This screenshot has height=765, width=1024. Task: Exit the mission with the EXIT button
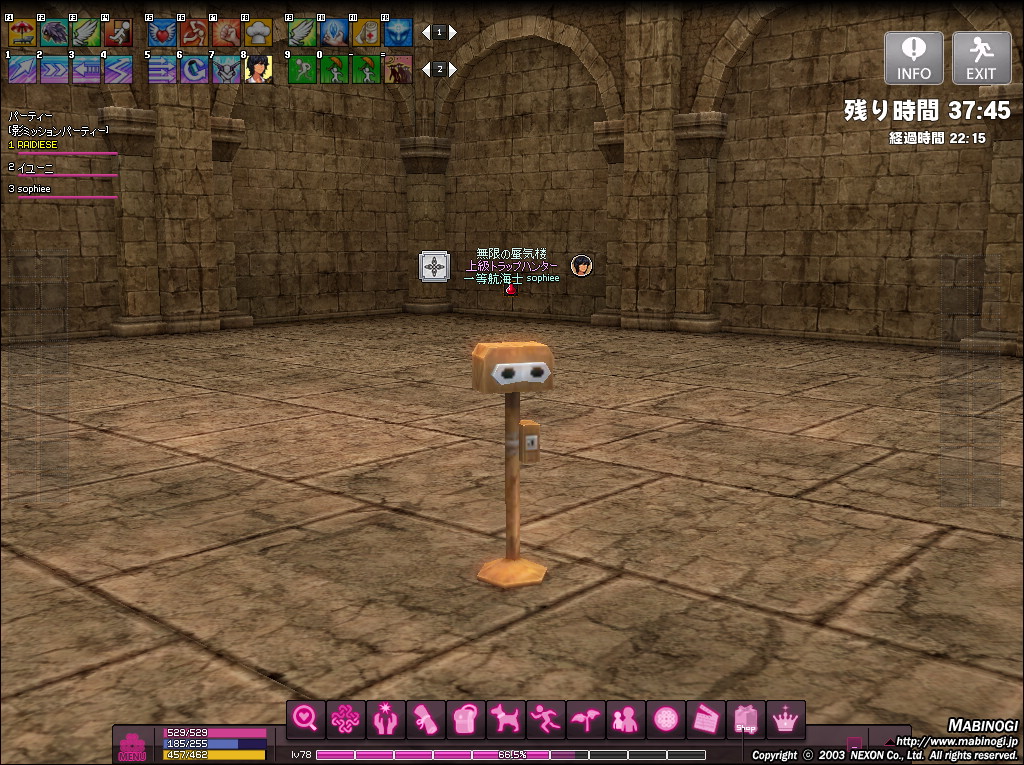[981, 57]
